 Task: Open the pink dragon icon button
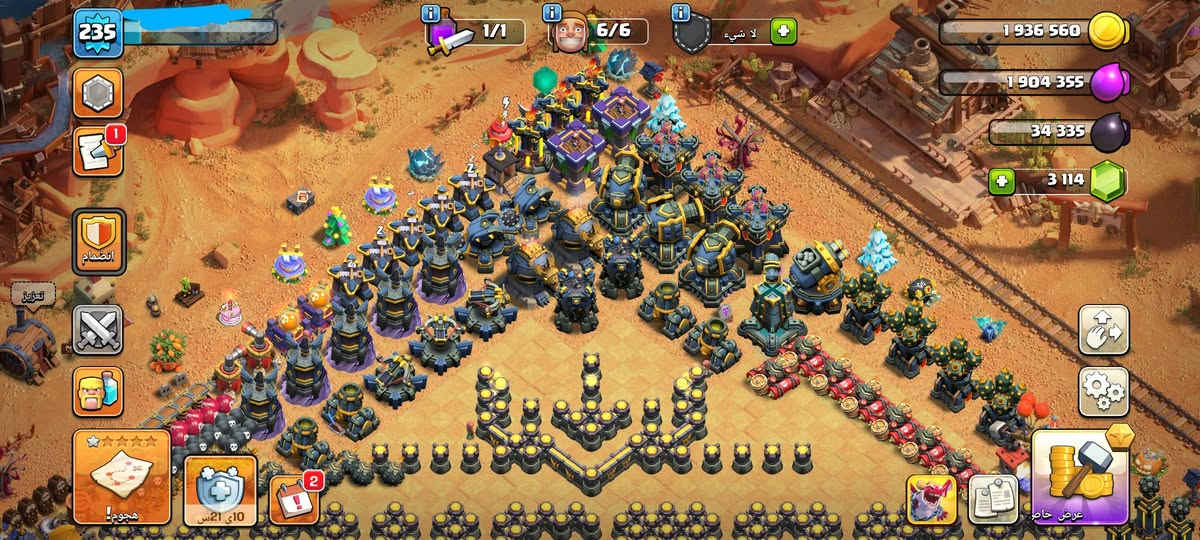pyautogui.click(x=932, y=499)
